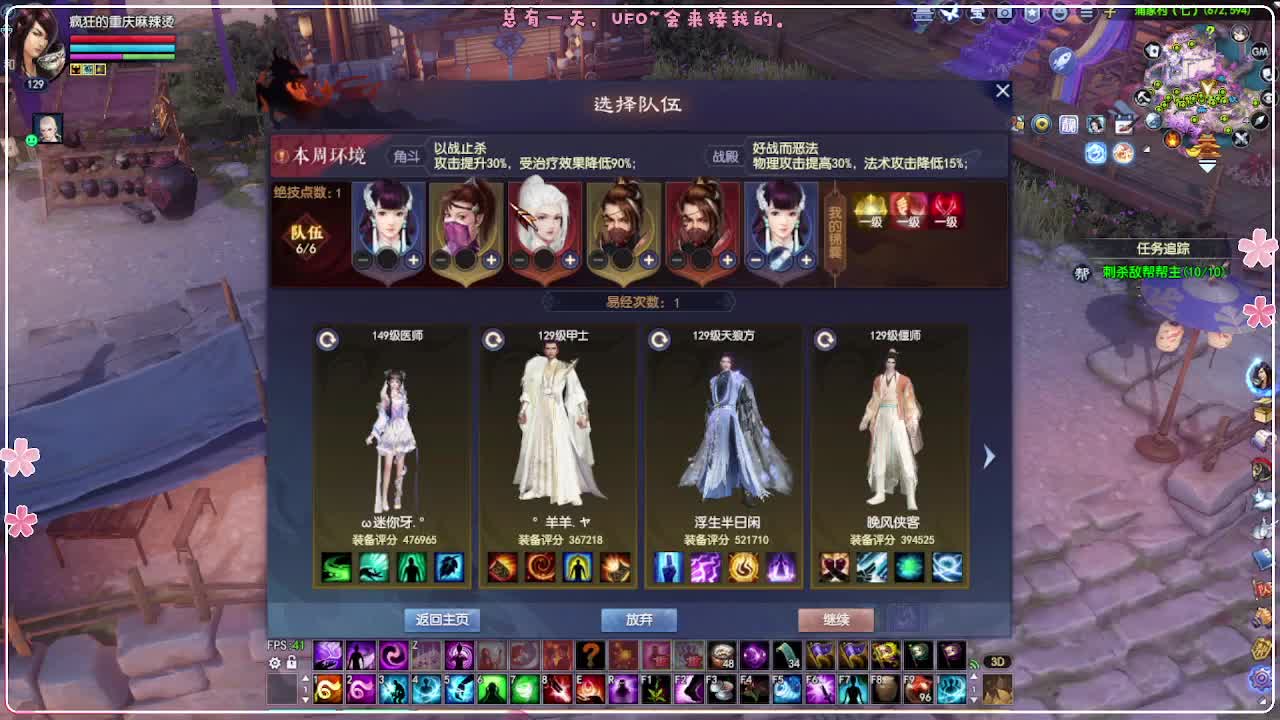The image size is (1280, 720).
Task: Reroll the 149级医师 teammate with refresh icon
Action: coord(326,338)
